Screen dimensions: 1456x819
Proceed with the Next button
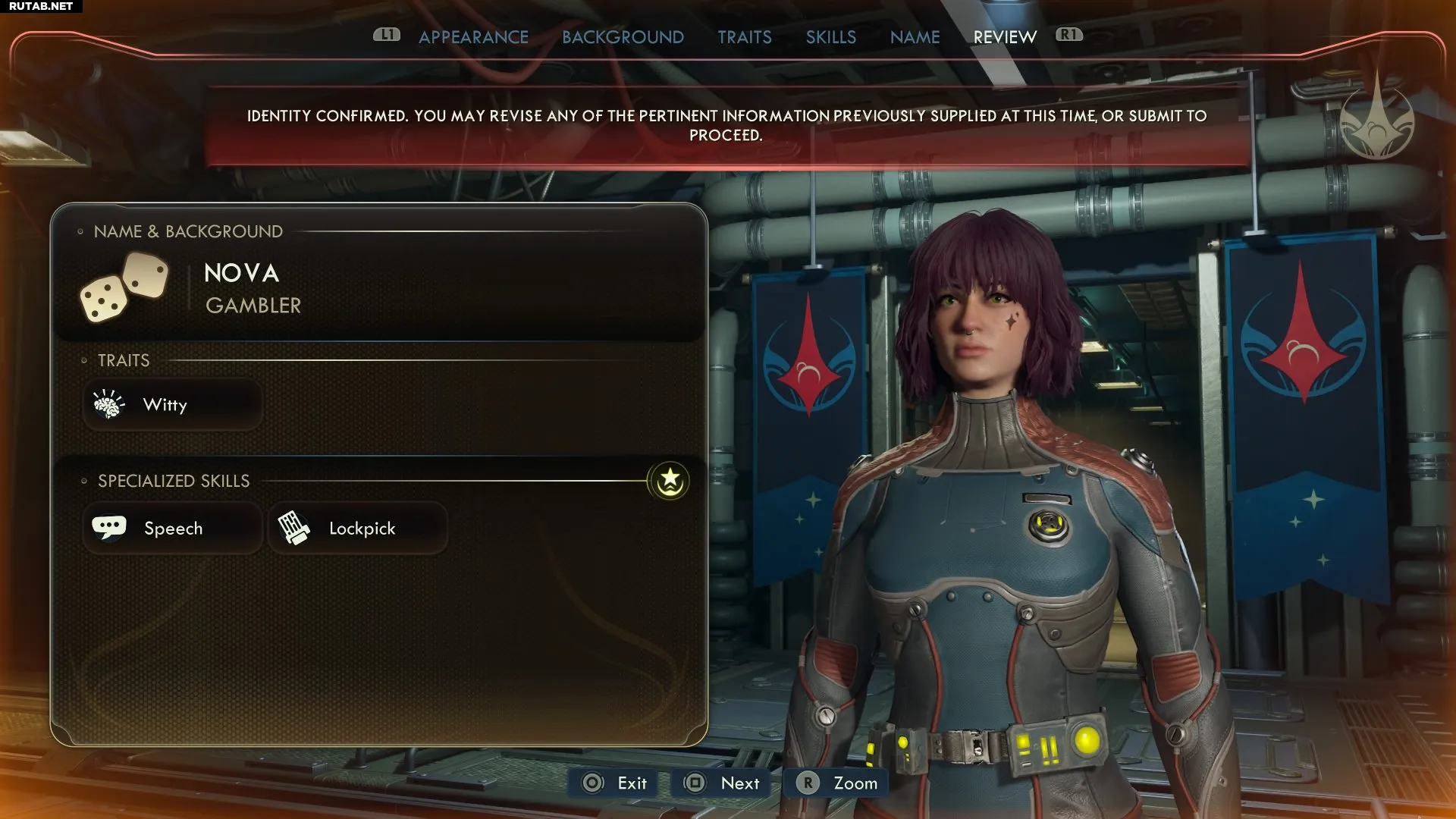[721, 783]
